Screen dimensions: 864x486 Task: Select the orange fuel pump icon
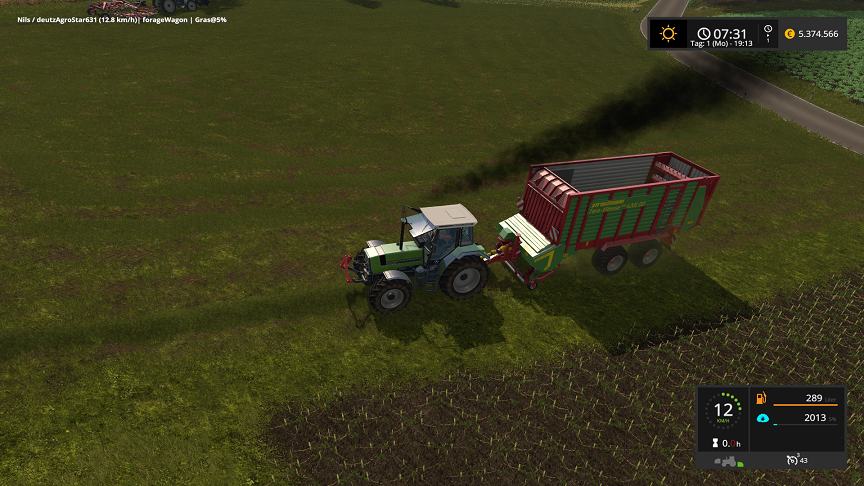click(x=762, y=398)
